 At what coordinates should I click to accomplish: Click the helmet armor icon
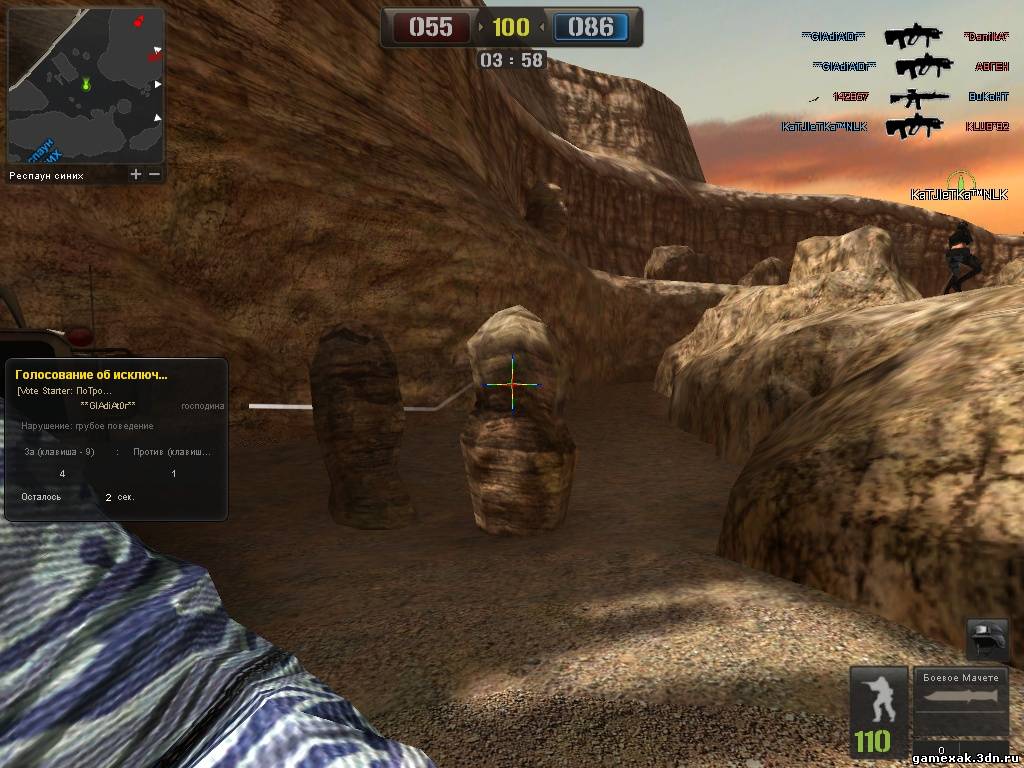pos(987,638)
